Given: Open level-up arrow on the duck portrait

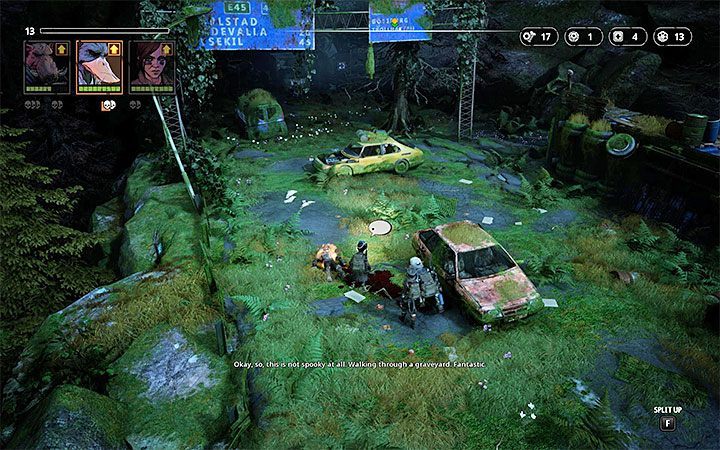Looking at the screenshot, I should coord(115,48).
